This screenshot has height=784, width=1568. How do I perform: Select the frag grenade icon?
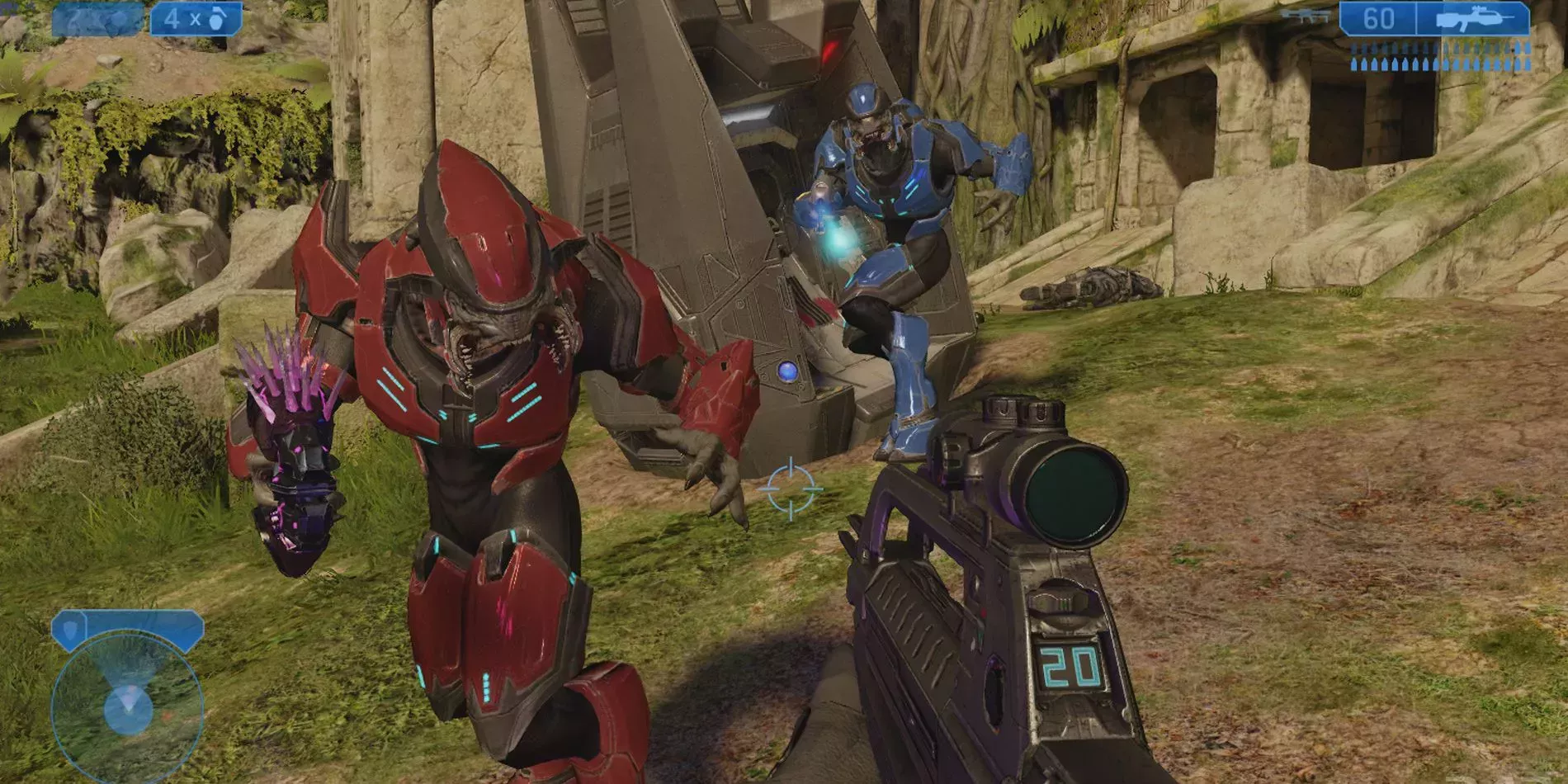coord(218,18)
